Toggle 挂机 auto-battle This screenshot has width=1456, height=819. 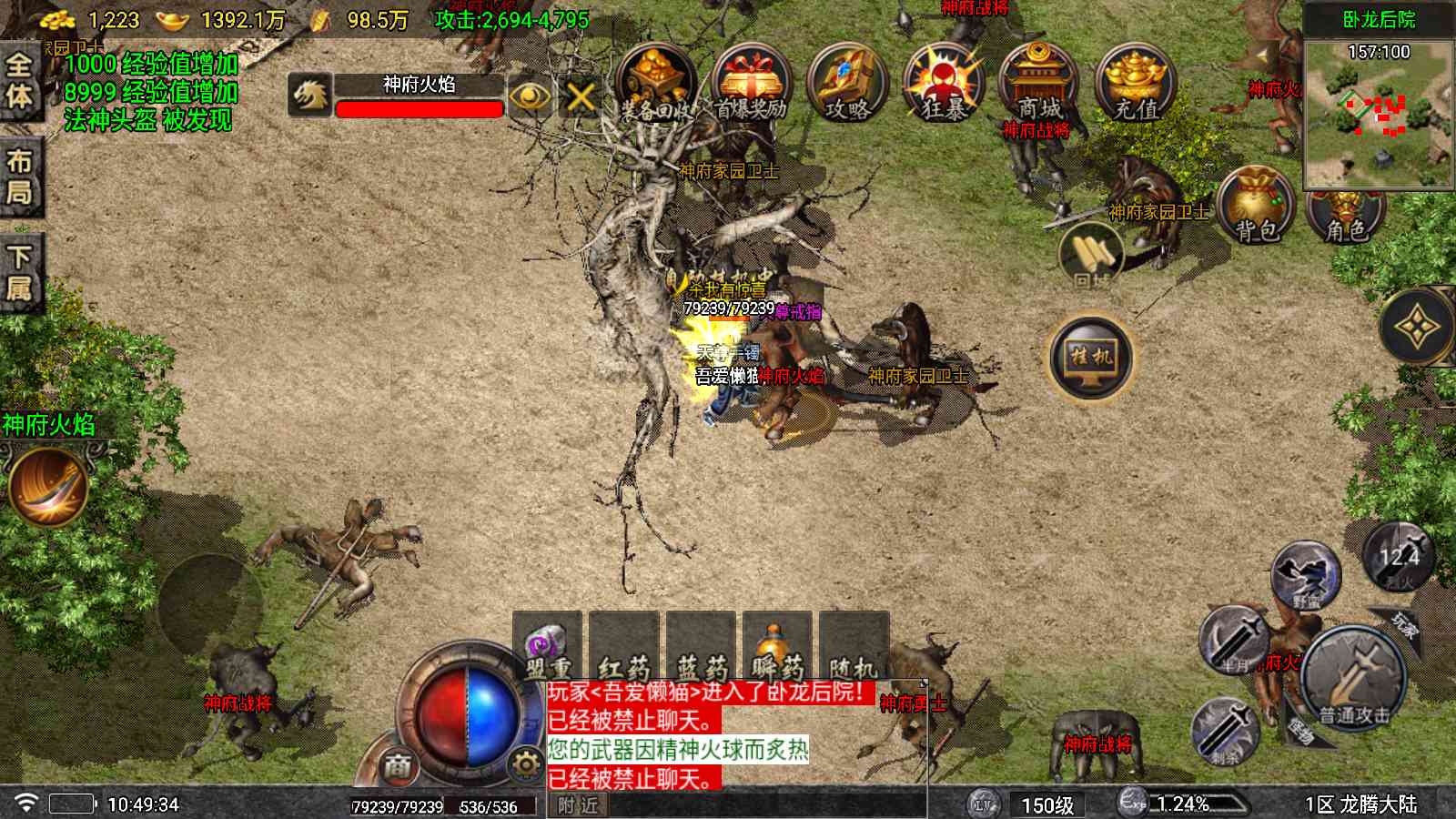click(x=1091, y=357)
